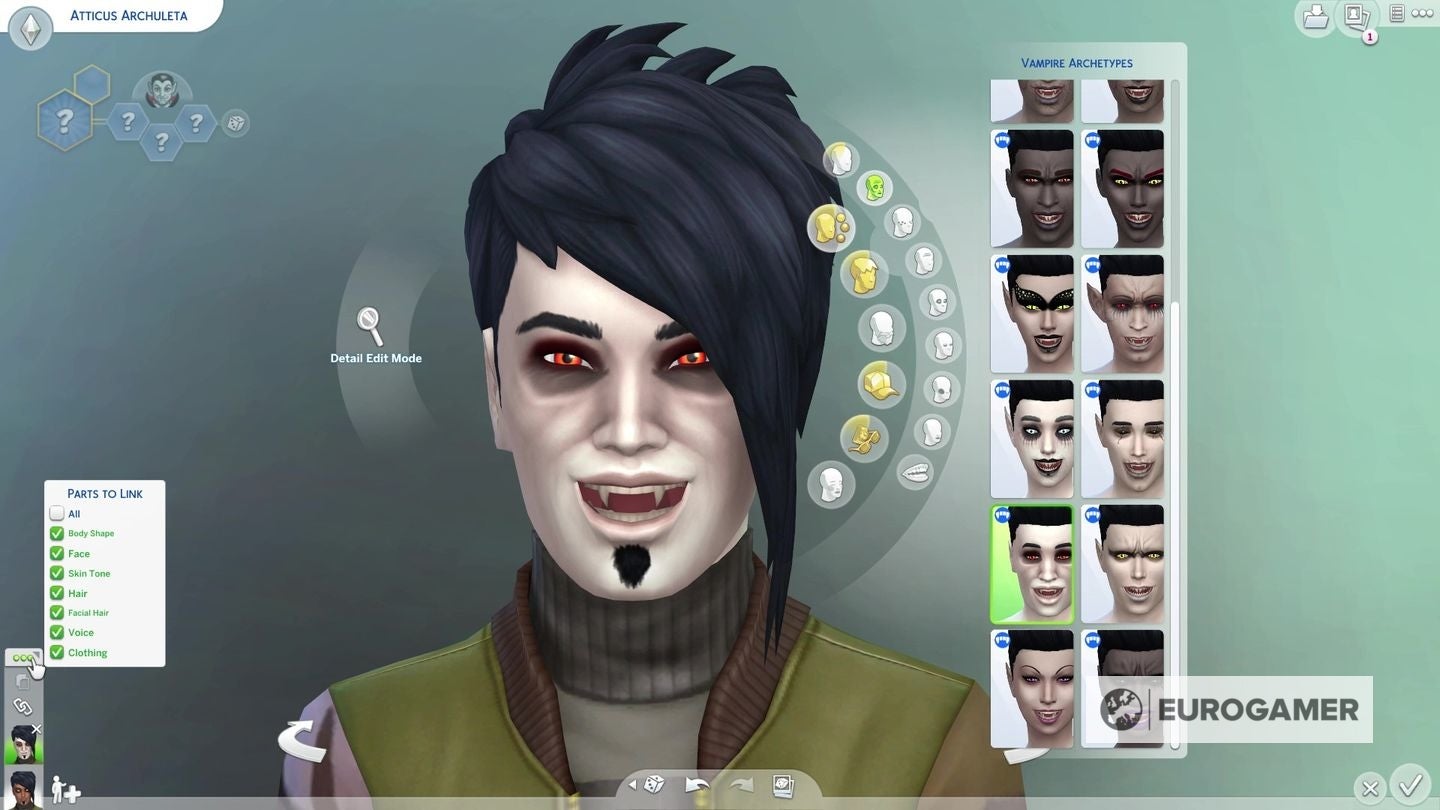Click the link Sims chain icon at bottom left
Image resolution: width=1440 pixels, height=810 pixels.
pos(23,707)
